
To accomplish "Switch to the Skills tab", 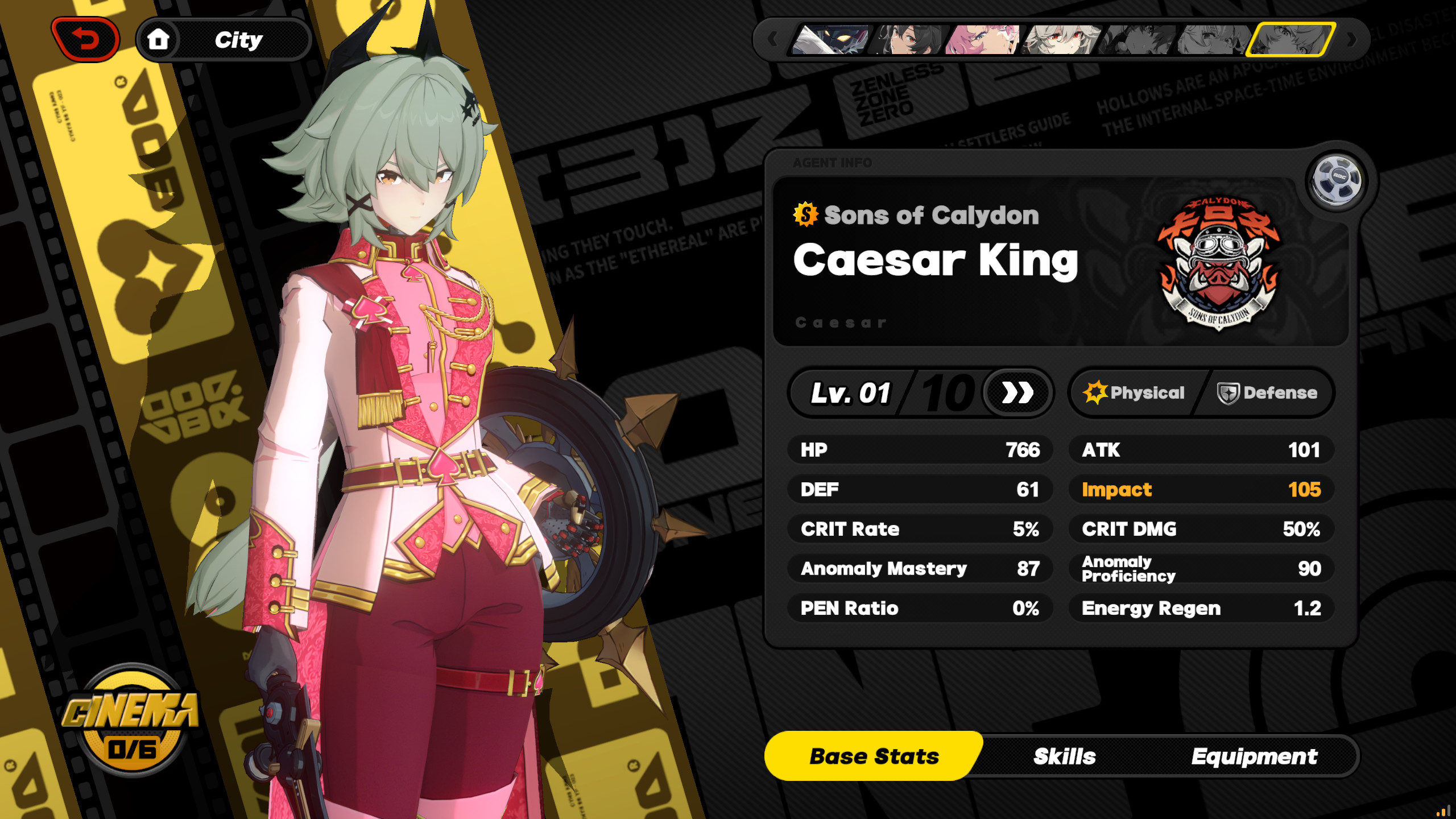I will 1064,756.
